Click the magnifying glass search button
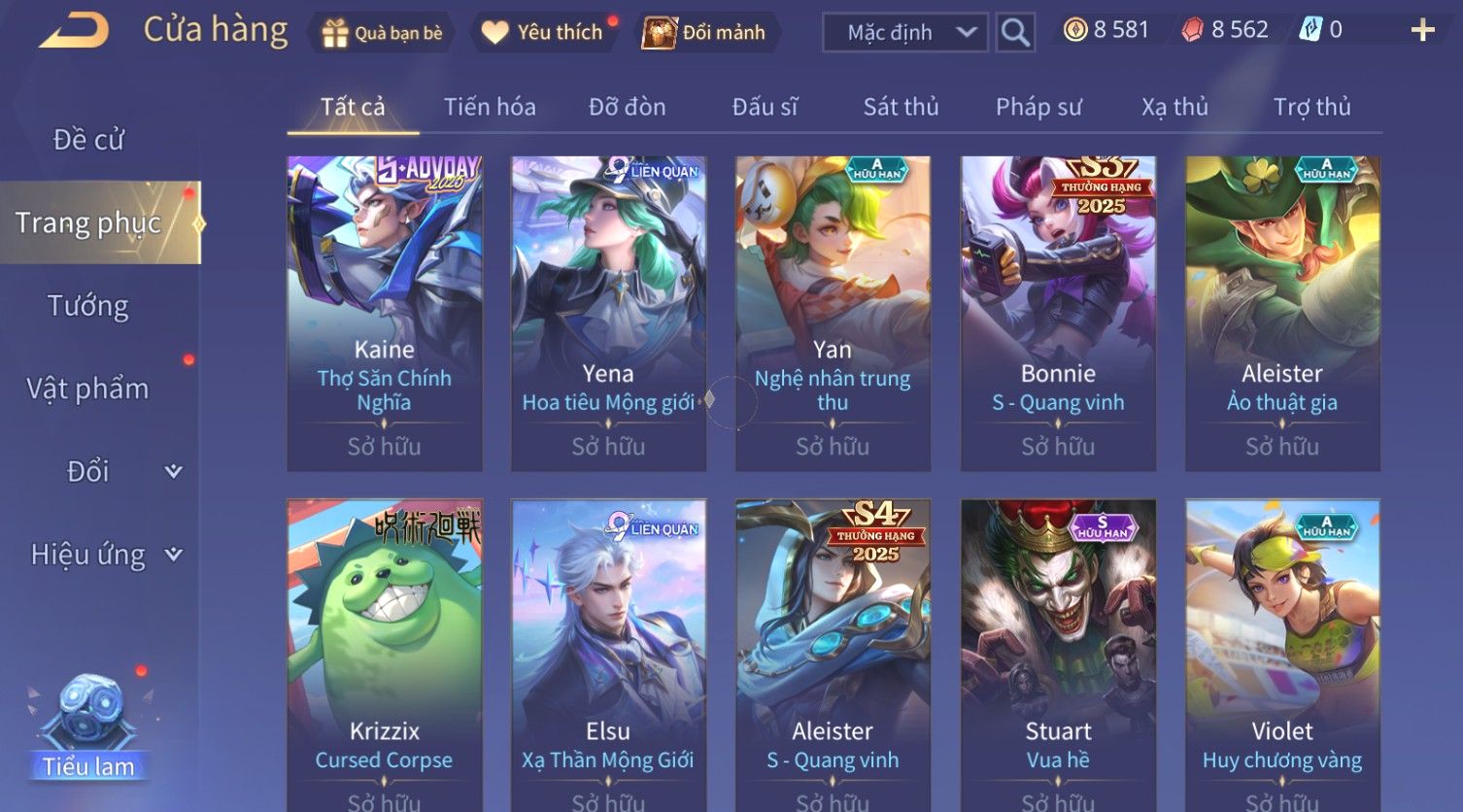This screenshot has width=1463, height=812. (x=1015, y=33)
